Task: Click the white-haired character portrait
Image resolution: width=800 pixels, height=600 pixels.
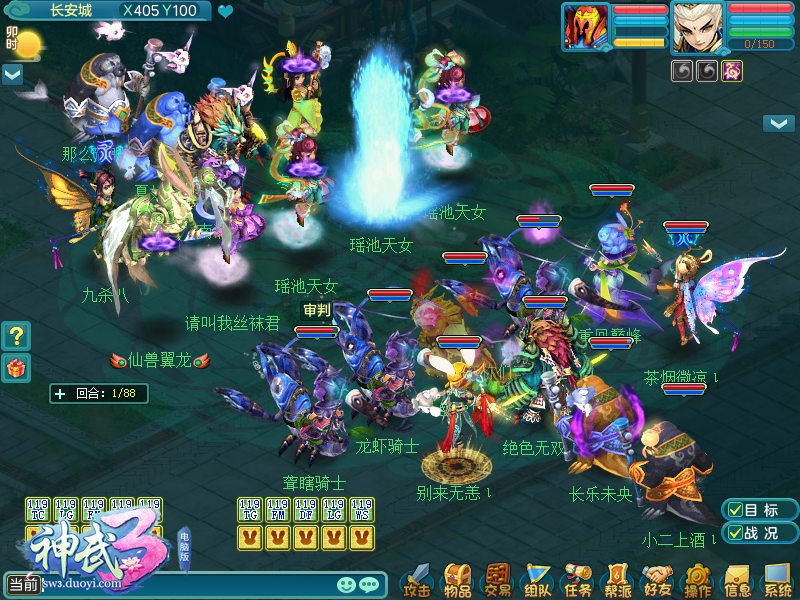Action: pyautogui.click(x=698, y=27)
